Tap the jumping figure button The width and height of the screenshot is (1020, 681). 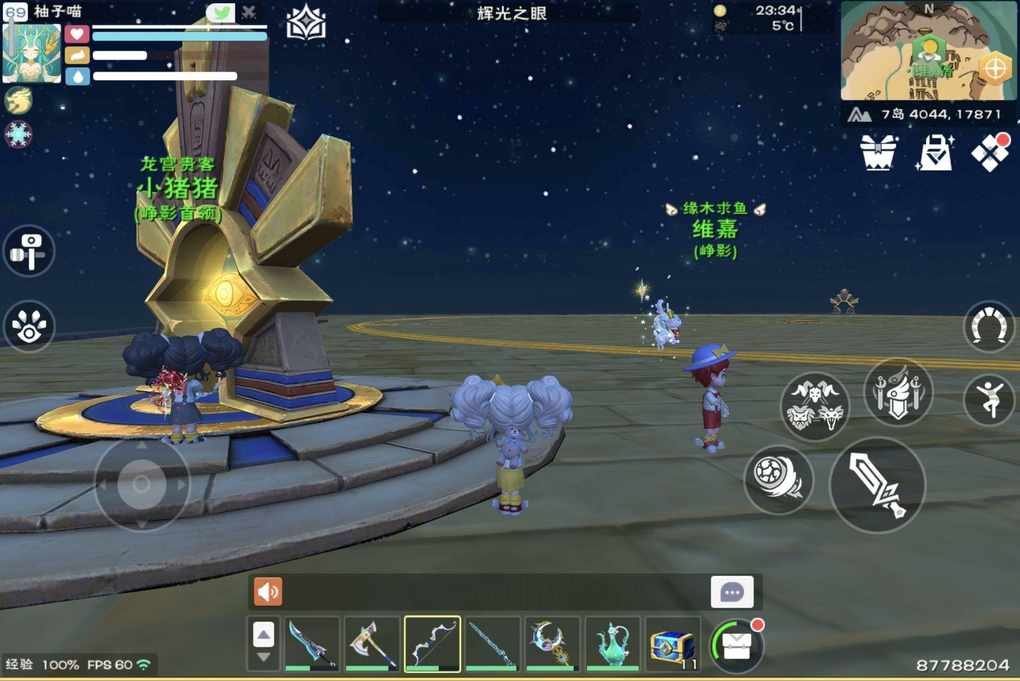click(989, 399)
